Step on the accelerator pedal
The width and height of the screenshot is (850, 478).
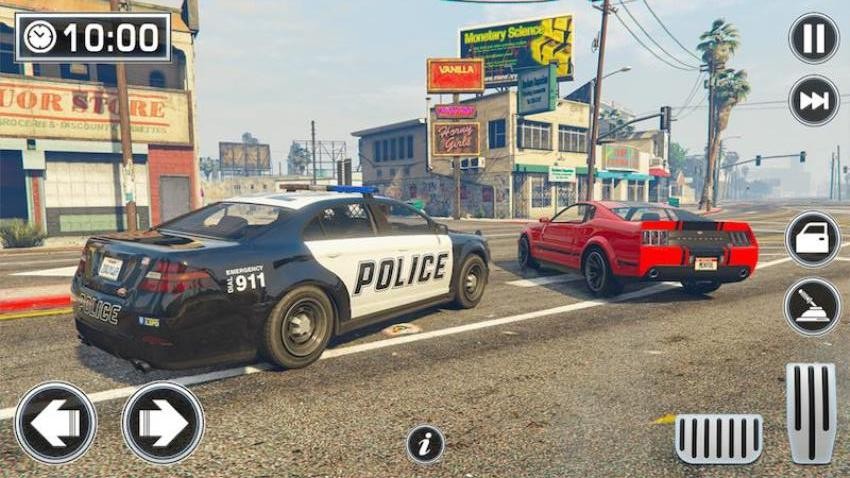point(810,413)
